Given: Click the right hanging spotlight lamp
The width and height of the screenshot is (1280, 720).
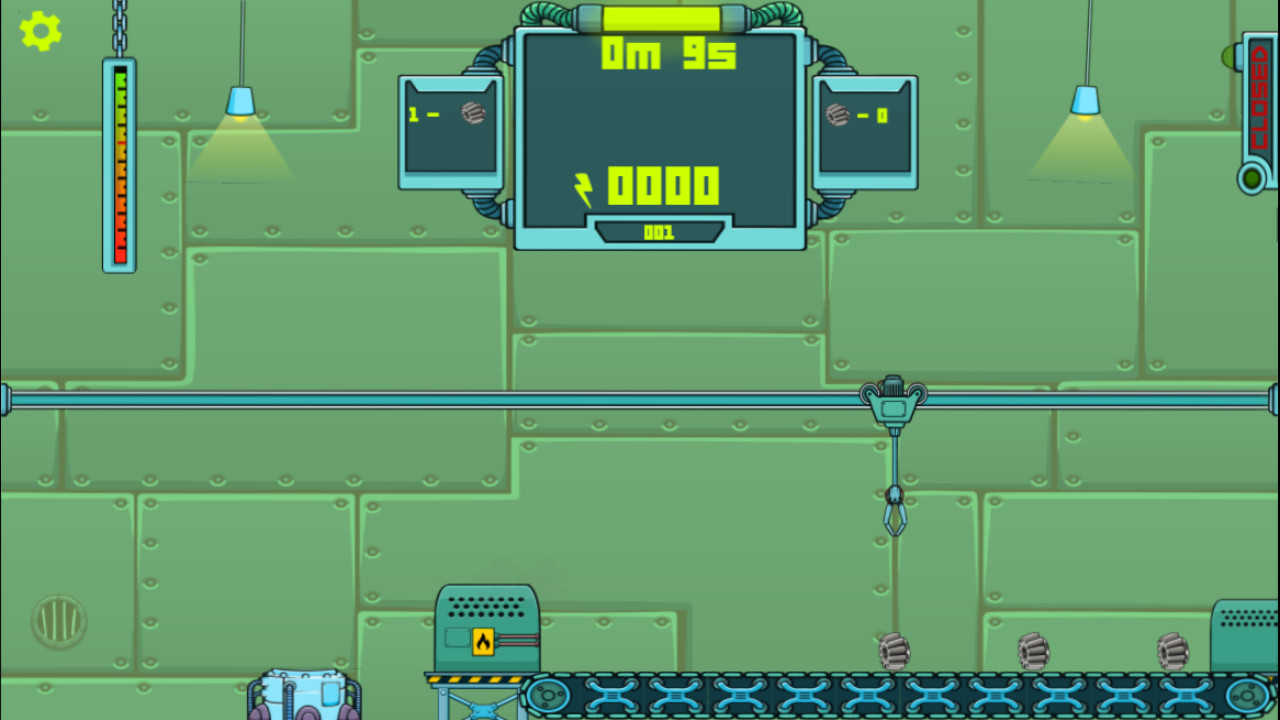Looking at the screenshot, I should click(x=1085, y=100).
